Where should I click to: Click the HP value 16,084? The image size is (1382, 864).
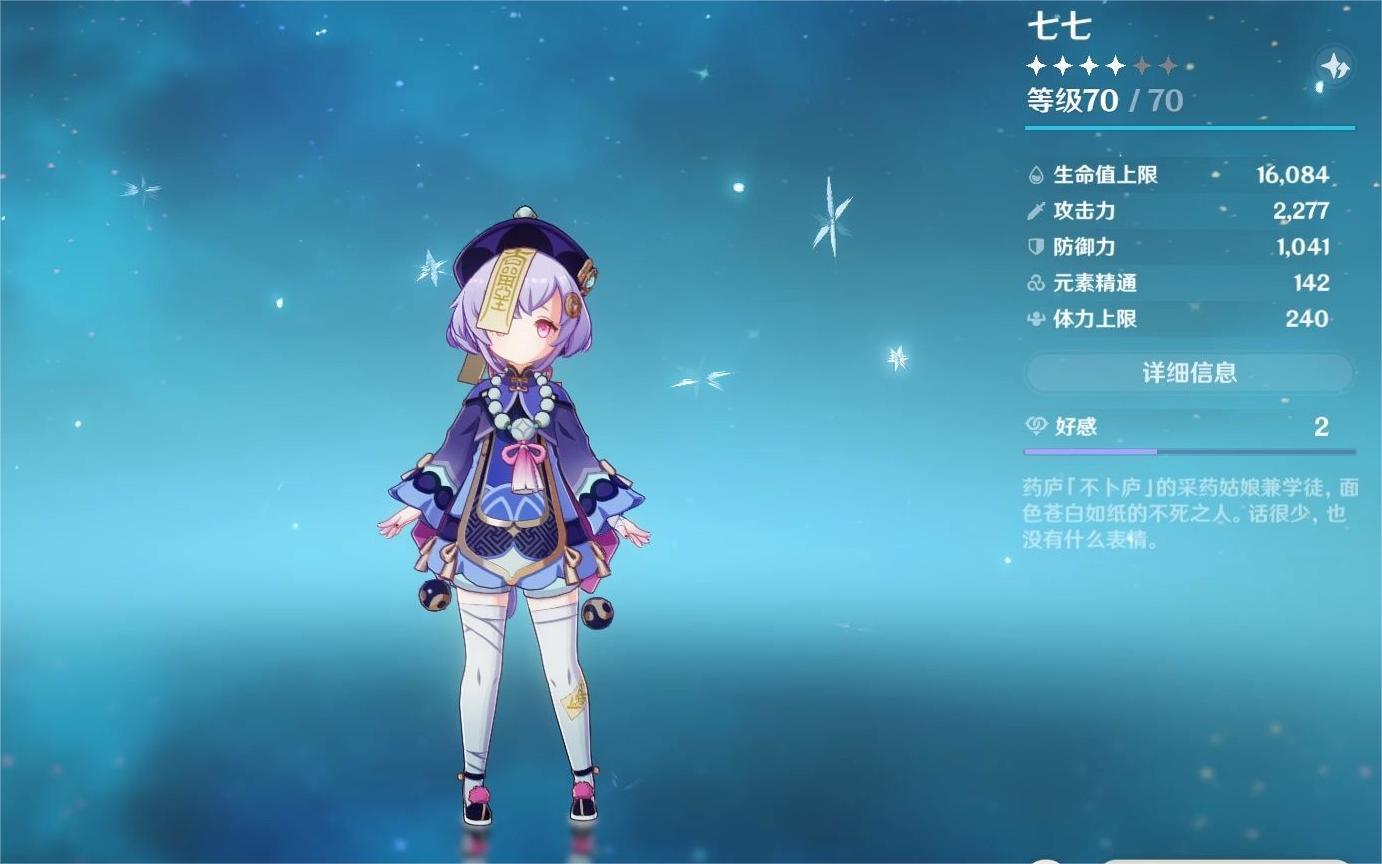[x=1296, y=174]
